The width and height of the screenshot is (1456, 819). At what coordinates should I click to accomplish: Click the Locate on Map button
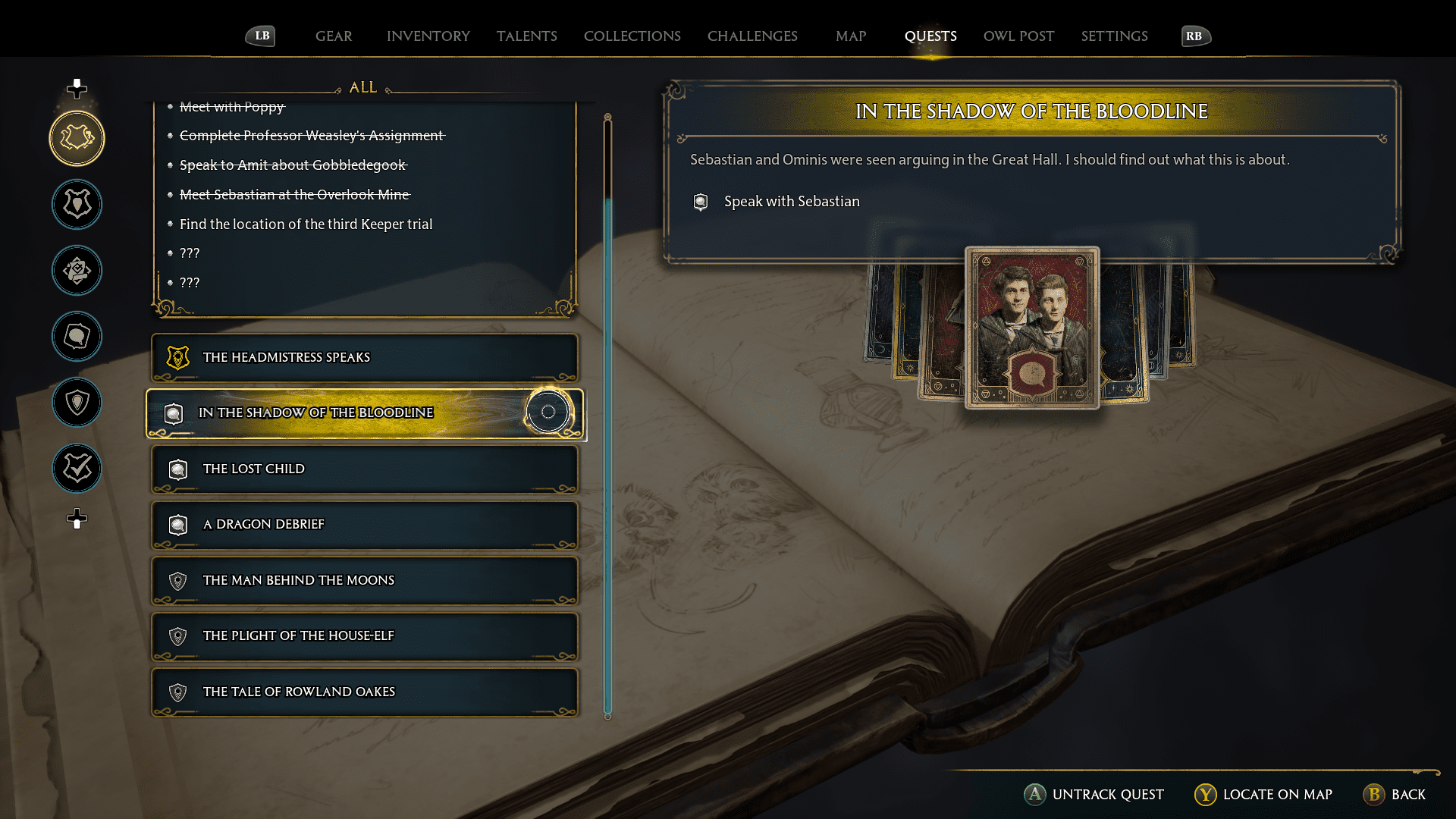click(1262, 795)
